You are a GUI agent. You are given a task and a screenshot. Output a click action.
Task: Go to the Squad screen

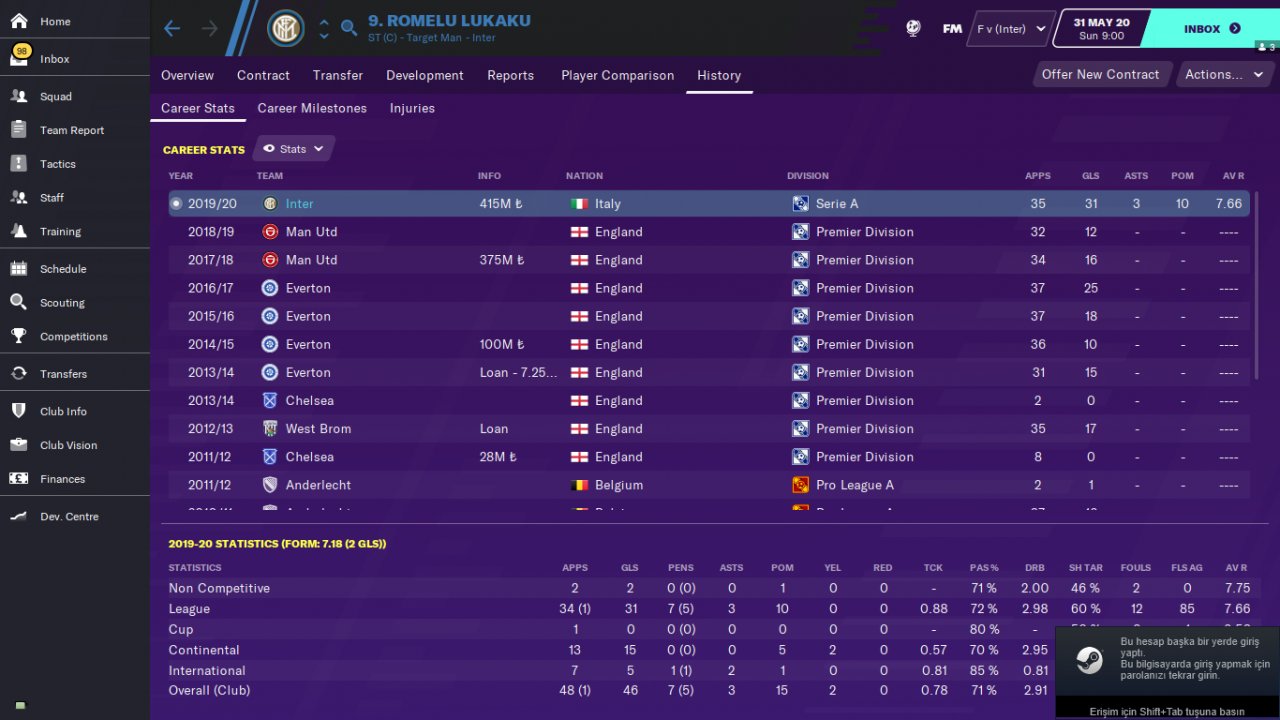coord(56,97)
